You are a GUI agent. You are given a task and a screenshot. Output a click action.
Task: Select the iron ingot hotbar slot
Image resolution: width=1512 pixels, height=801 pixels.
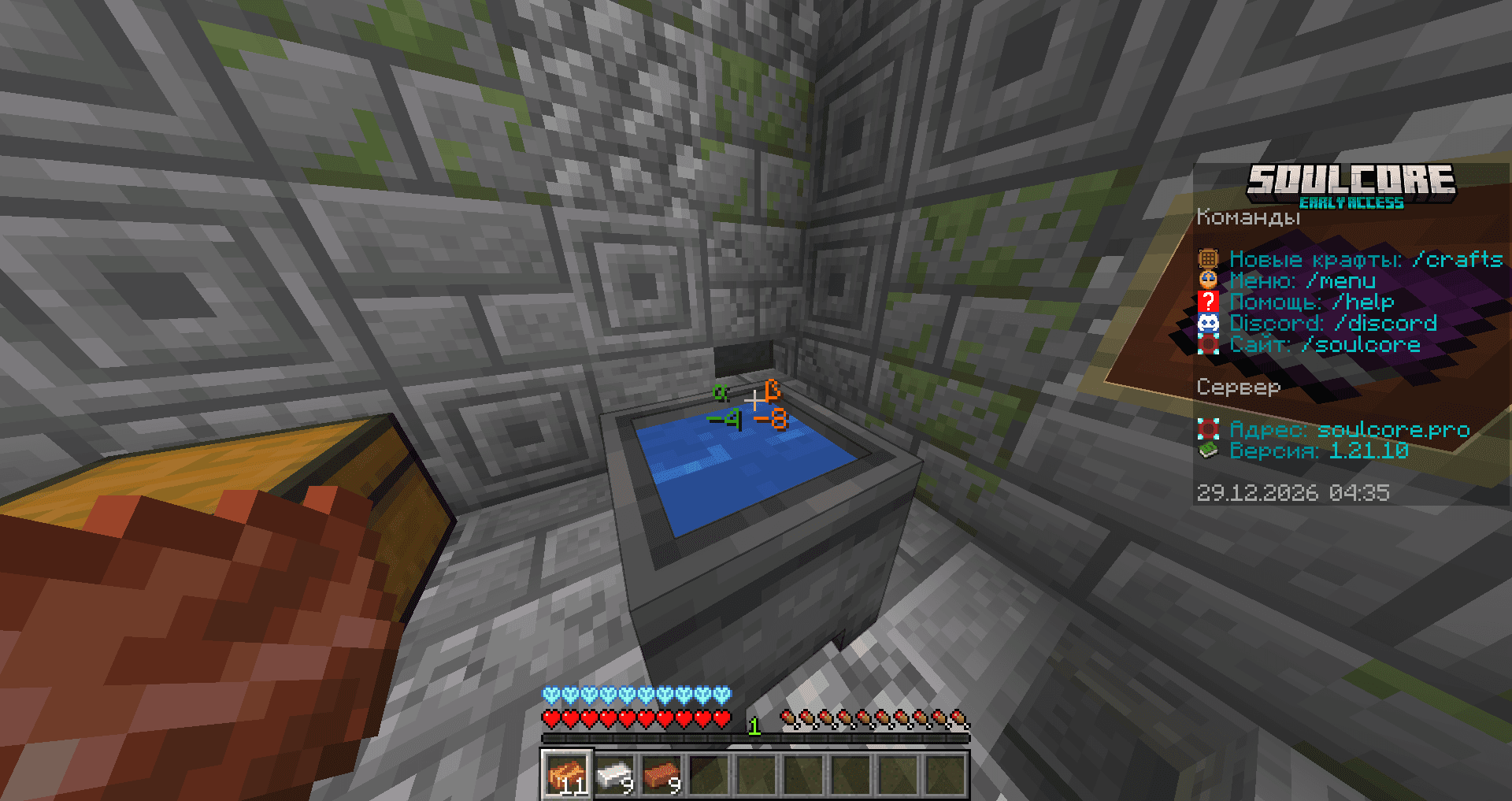click(614, 775)
